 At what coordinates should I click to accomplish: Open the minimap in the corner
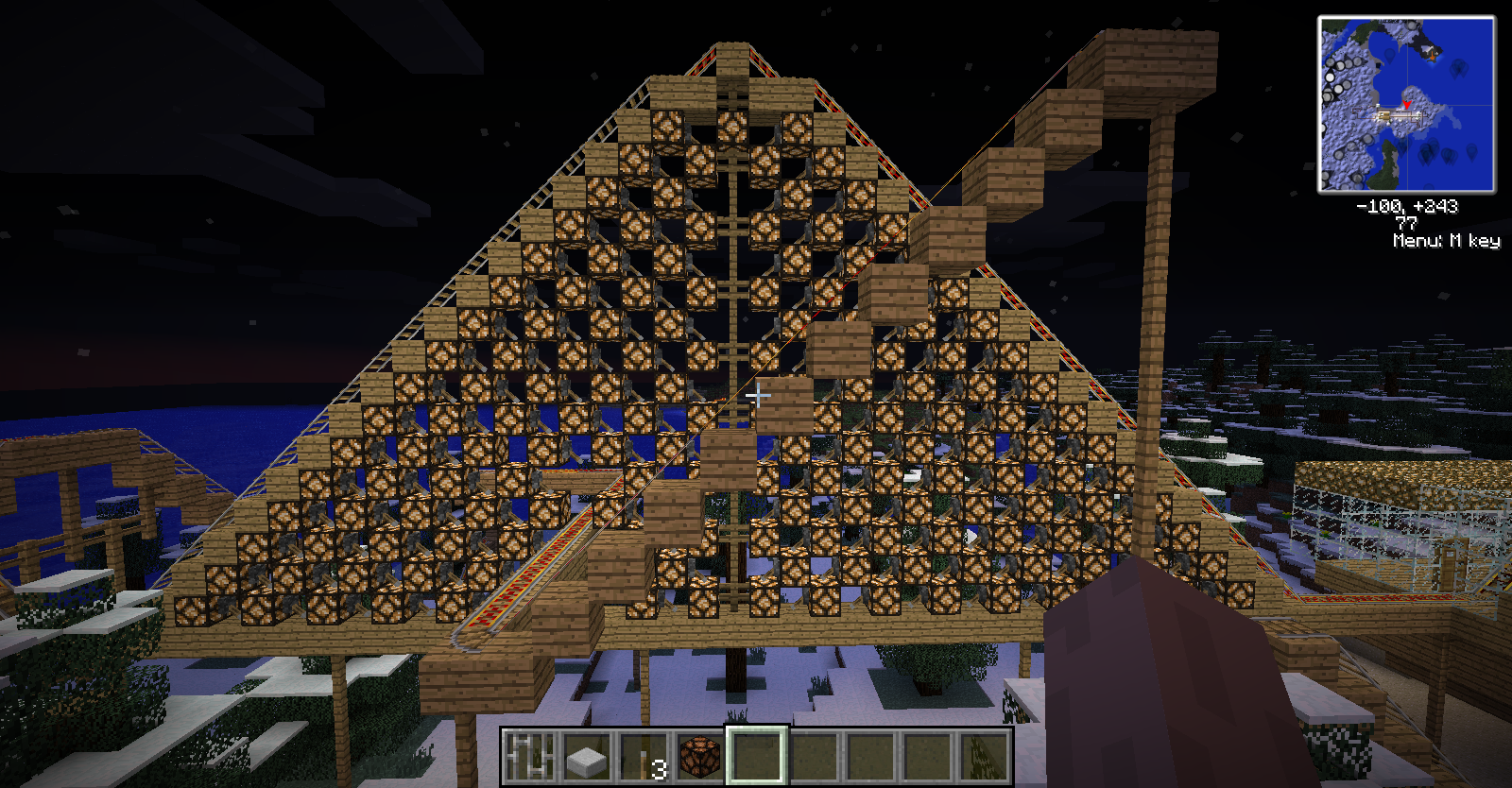1406,104
